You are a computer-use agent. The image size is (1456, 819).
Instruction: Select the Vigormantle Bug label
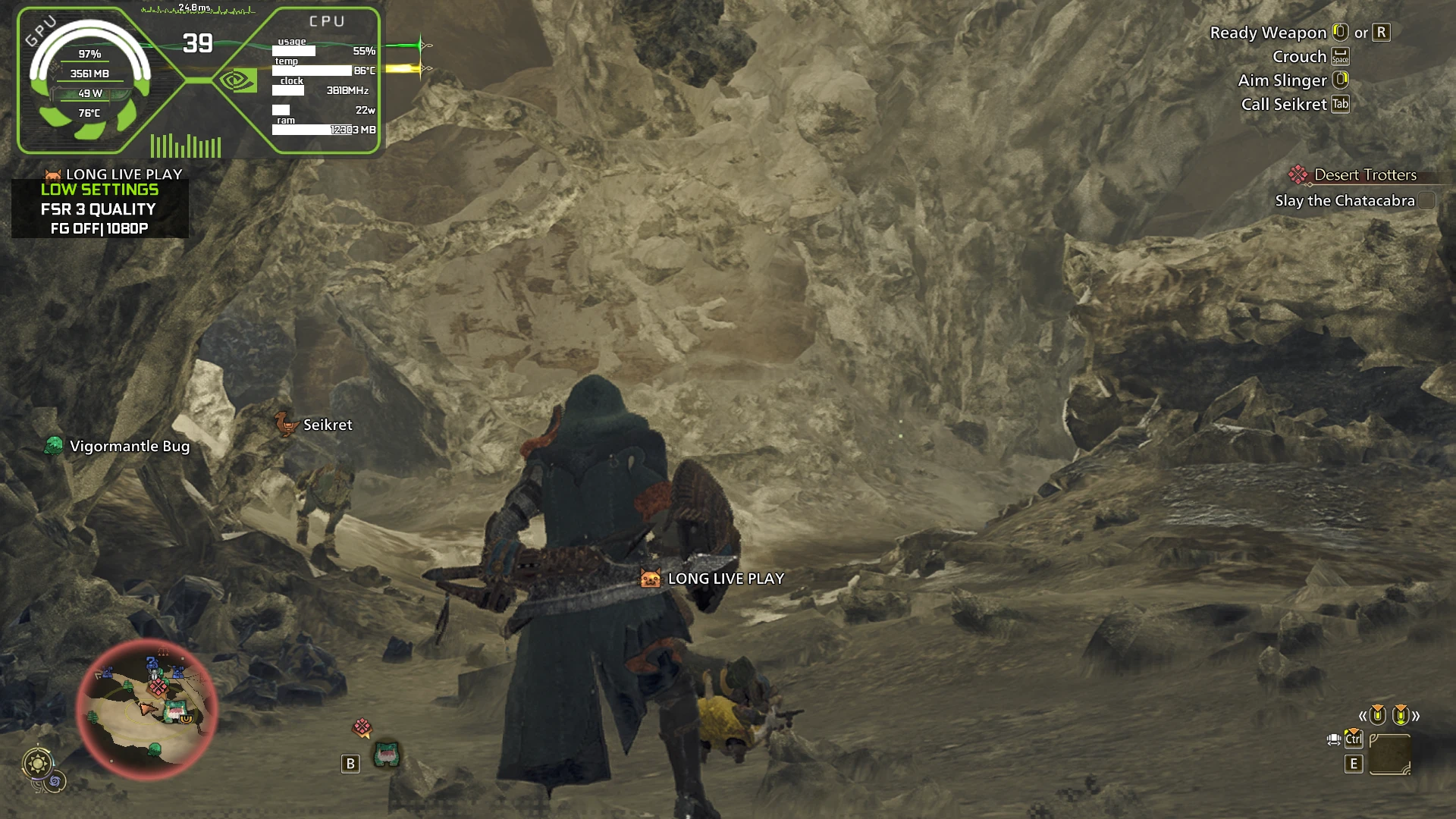[x=130, y=447]
